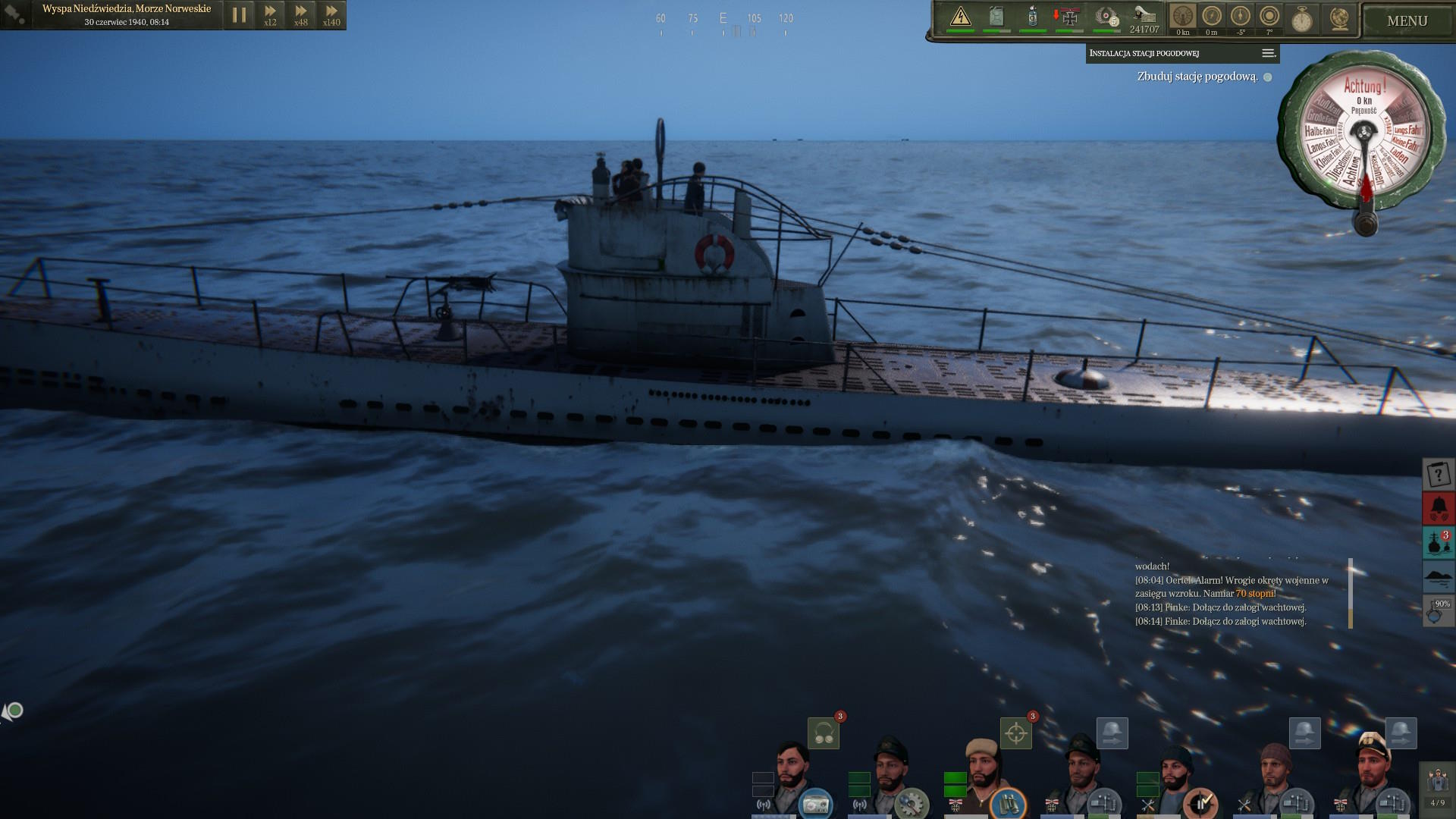This screenshot has height=819, width=1456.
Task: Toggle the red alarm bell
Action: pos(1438,508)
